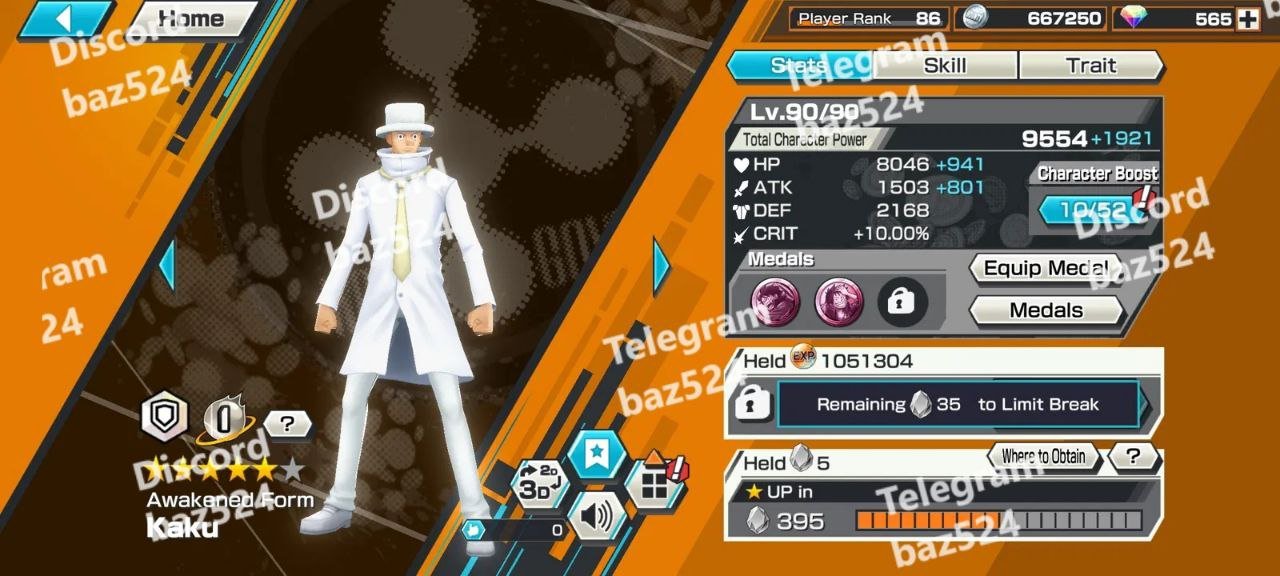Select the locked third medal slot
Image resolution: width=1280 pixels, height=576 pixels.
[x=902, y=302]
